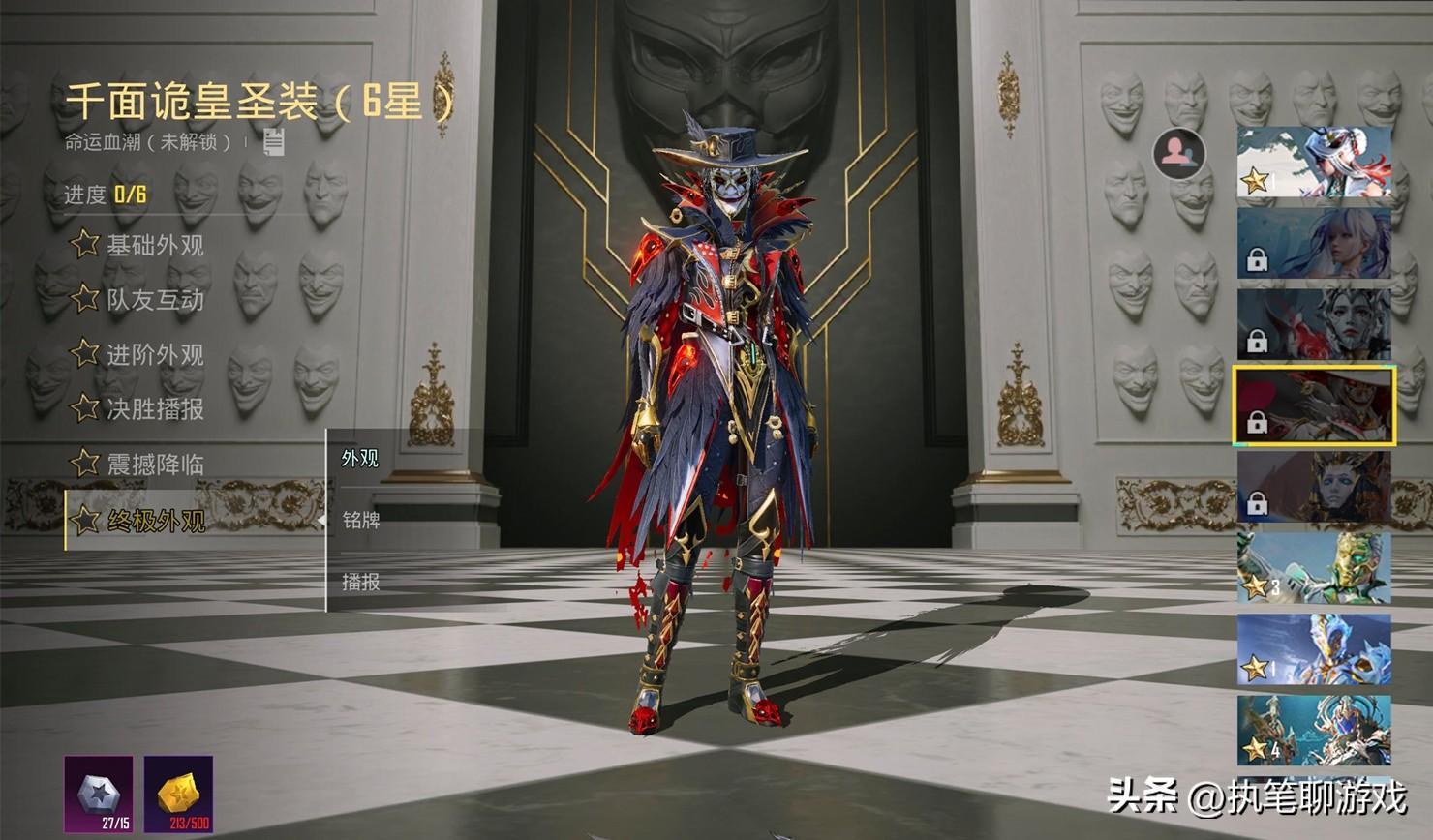Click the red player silhouette icon
The height and width of the screenshot is (840, 1433).
pos(1178,152)
